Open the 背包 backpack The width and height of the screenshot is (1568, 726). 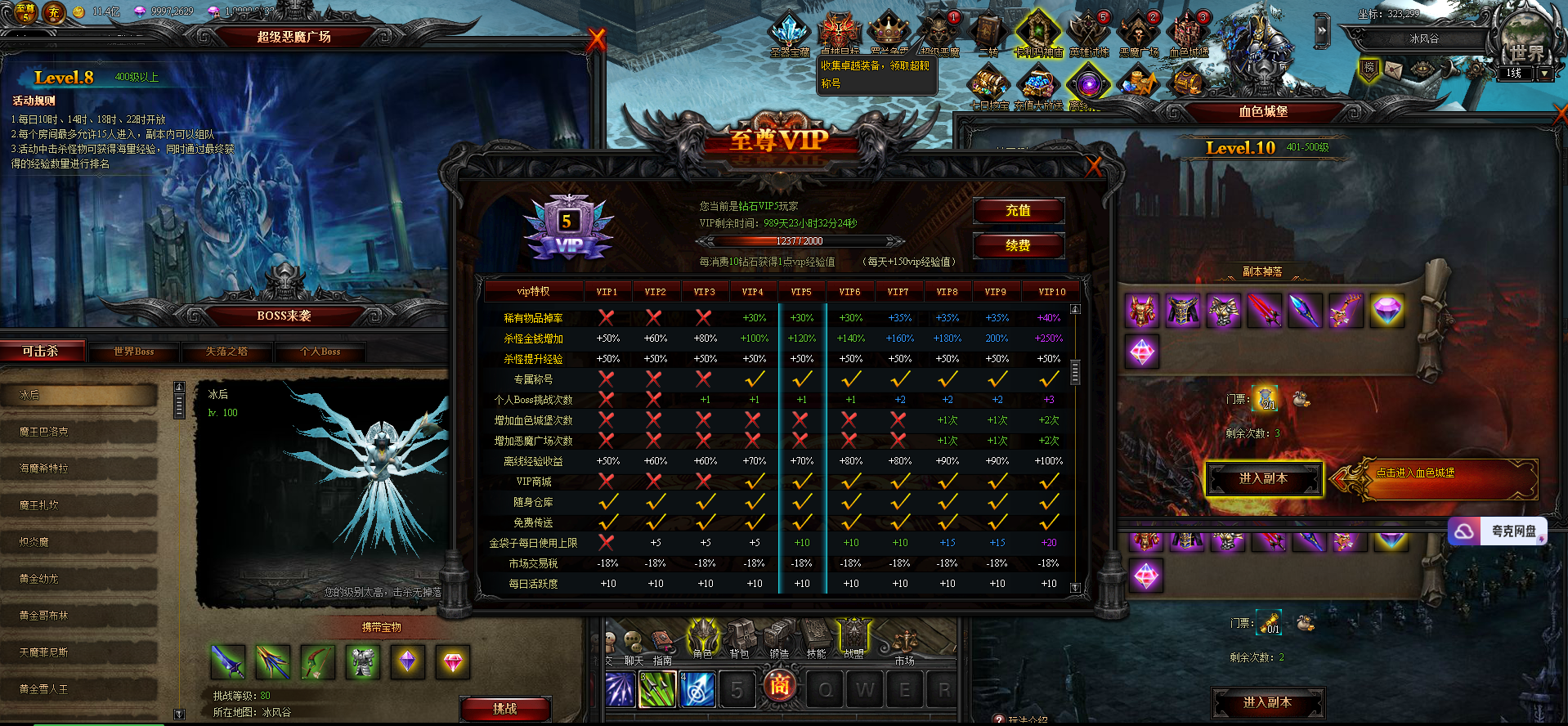(x=739, y=639)
